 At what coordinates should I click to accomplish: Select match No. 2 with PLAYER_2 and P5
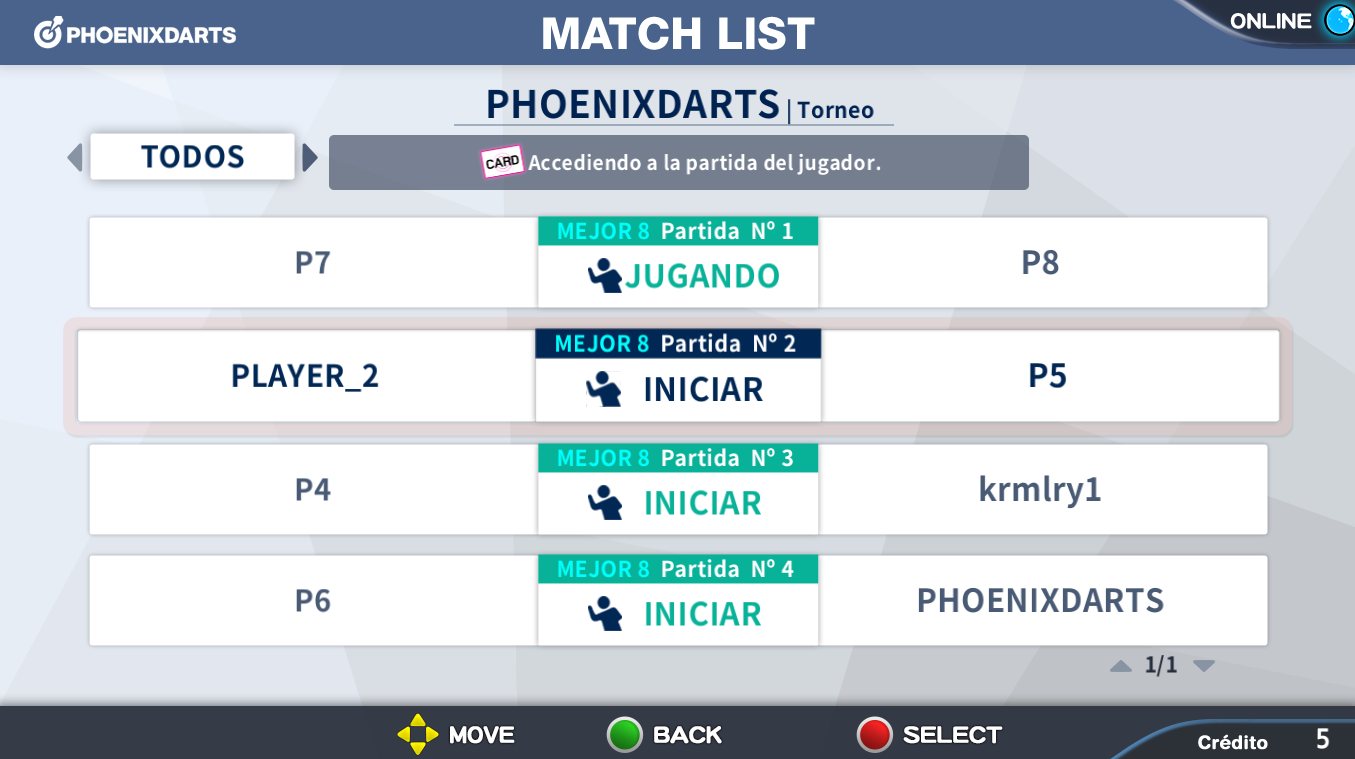pyautogui.click(x=678, y=376)
